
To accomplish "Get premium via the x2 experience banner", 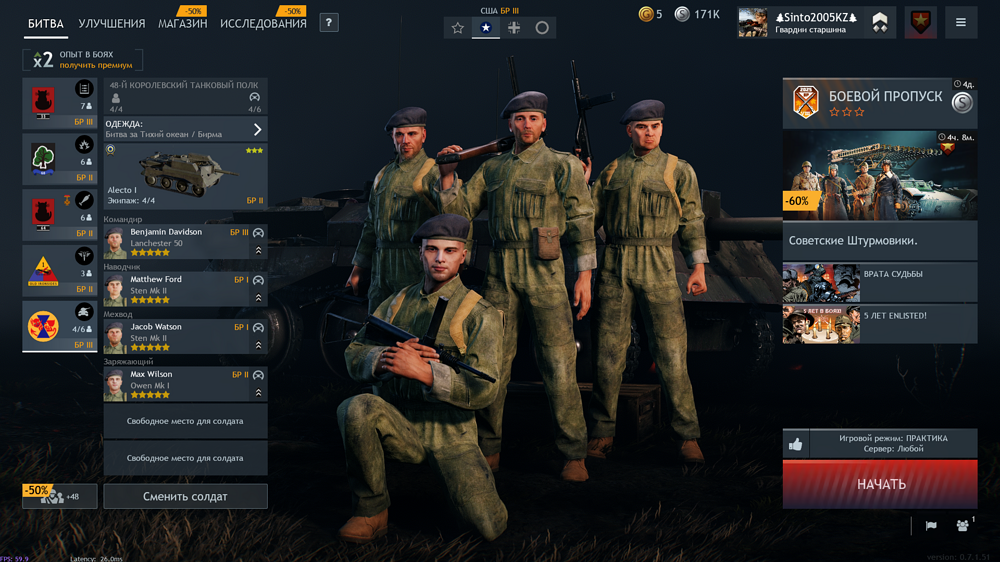I will (84, 60).
